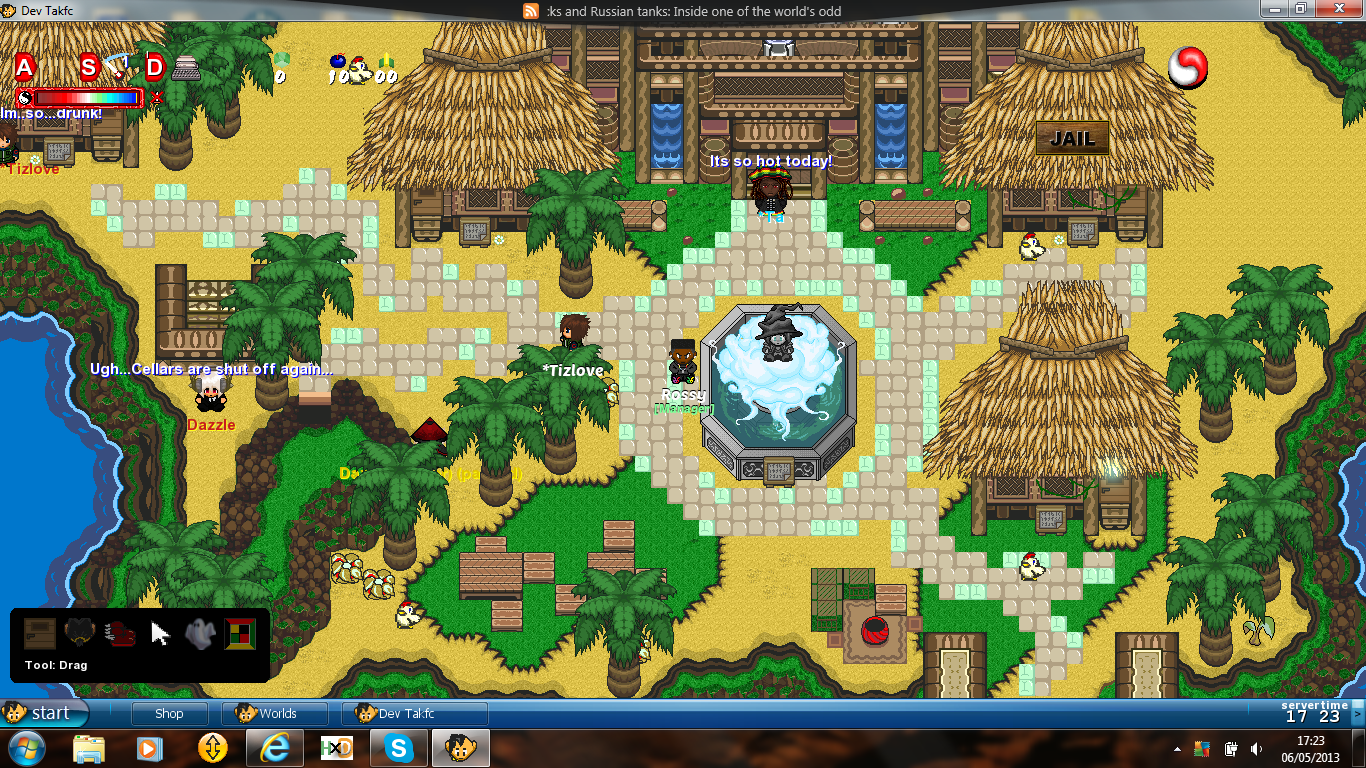Click the blue bomb counter icon
Viewport: 1366px width, 768px height.
(338, 63)
